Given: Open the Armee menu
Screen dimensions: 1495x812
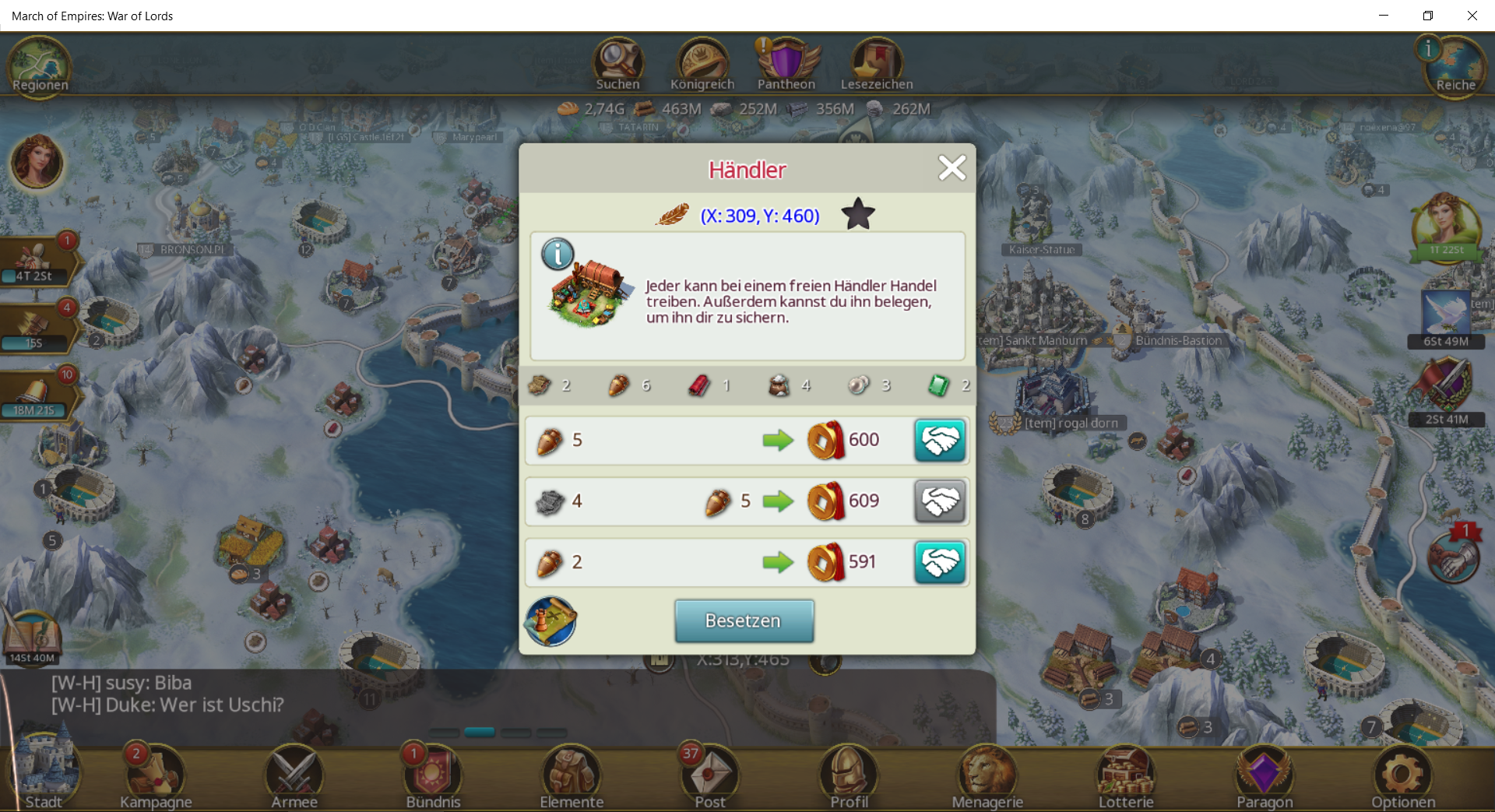Looking at the screenshot, I should click(x=294, y=776).
